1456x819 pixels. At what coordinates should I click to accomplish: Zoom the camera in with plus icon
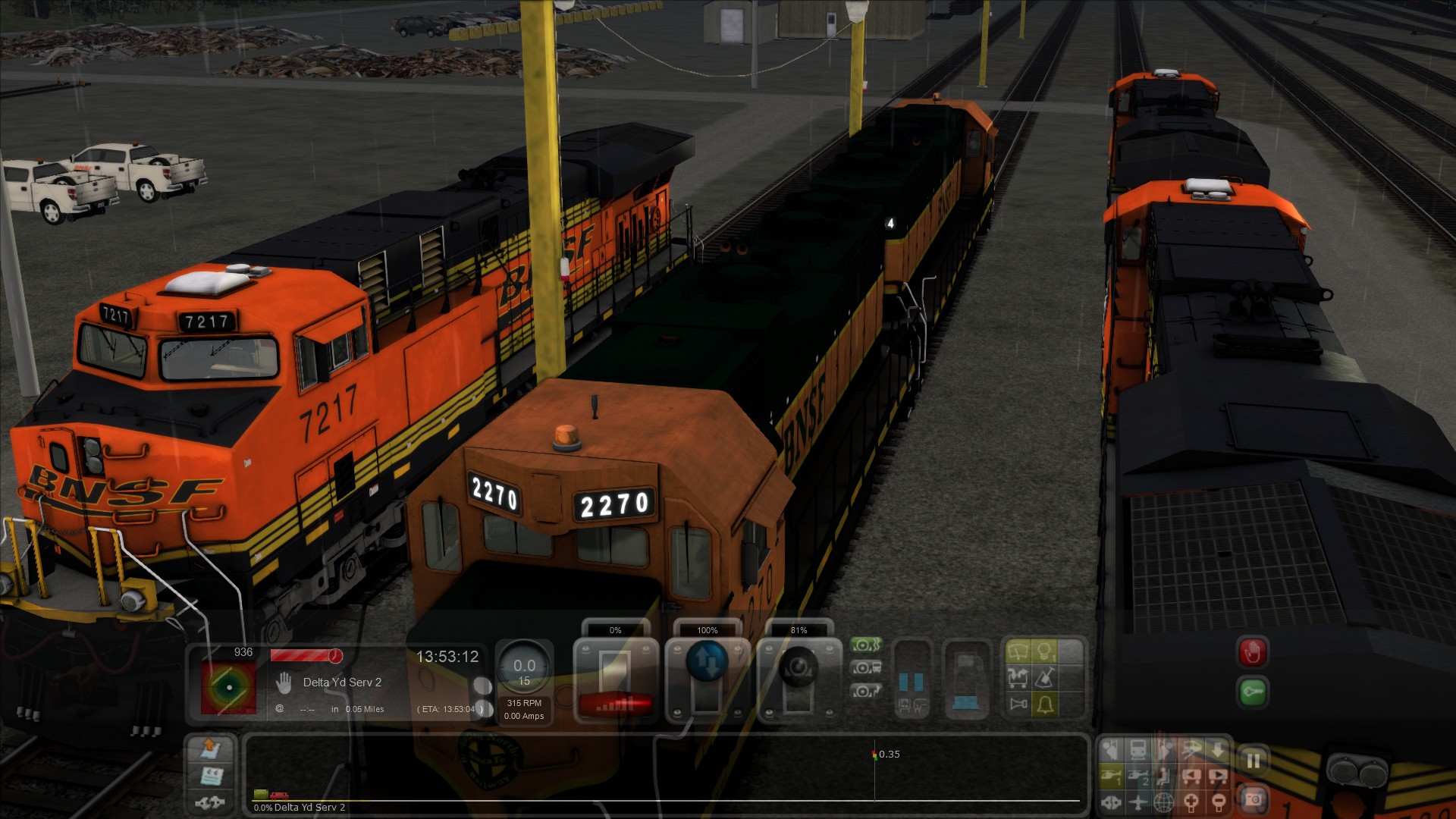(1192, 802)
